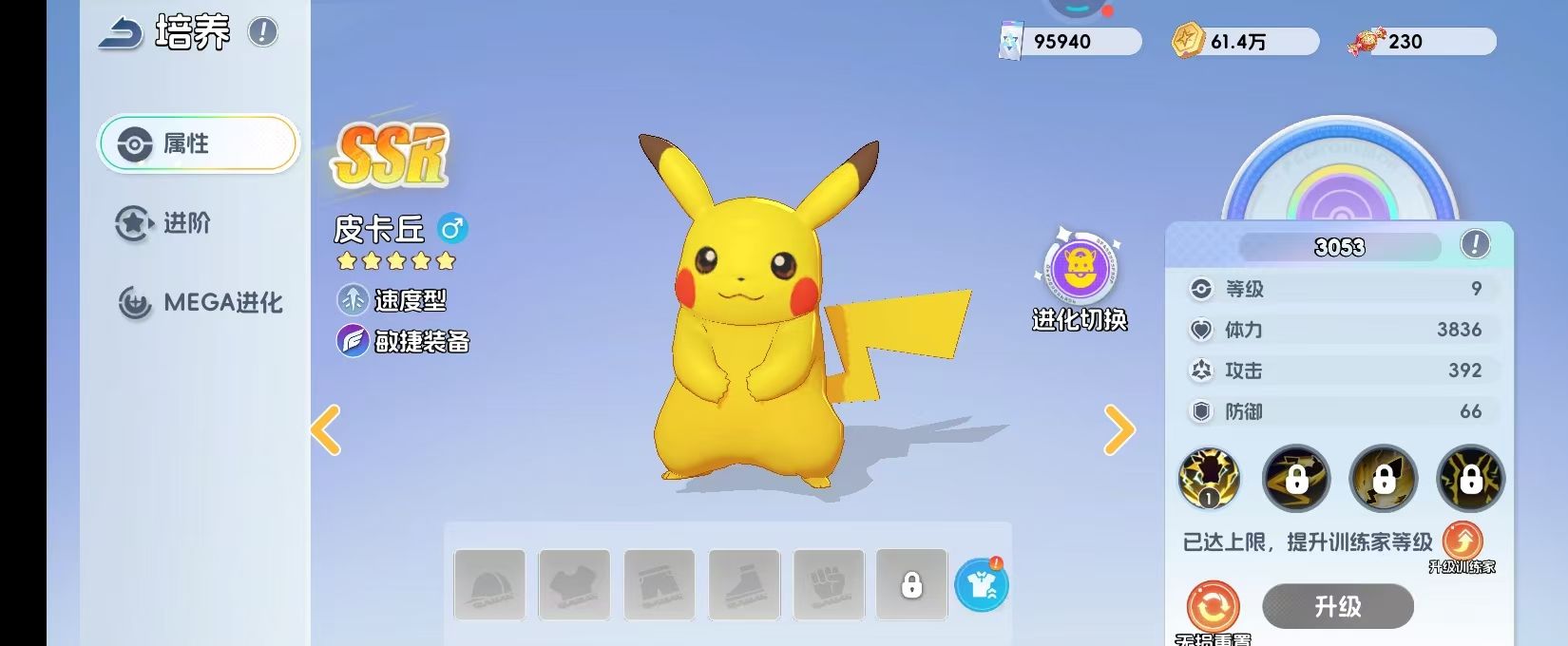Open the info icon beside 培养 title

(262, 32)
